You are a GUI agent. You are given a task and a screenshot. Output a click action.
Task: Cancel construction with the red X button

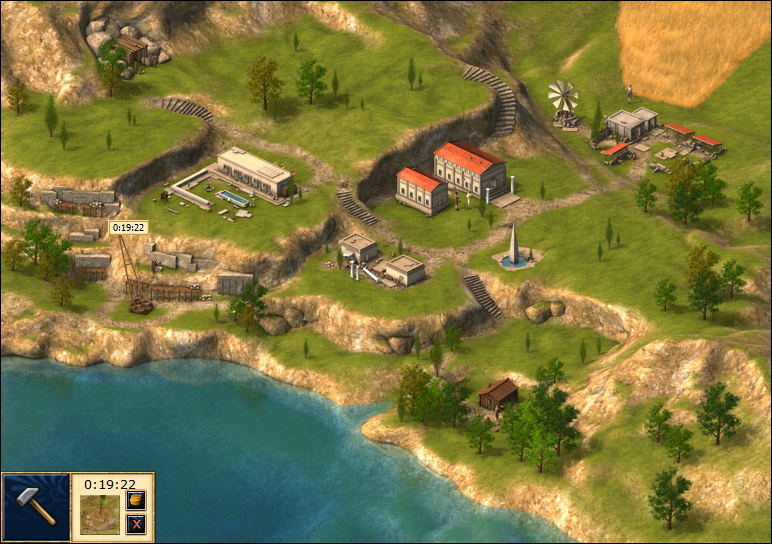[x=137, y=524]
